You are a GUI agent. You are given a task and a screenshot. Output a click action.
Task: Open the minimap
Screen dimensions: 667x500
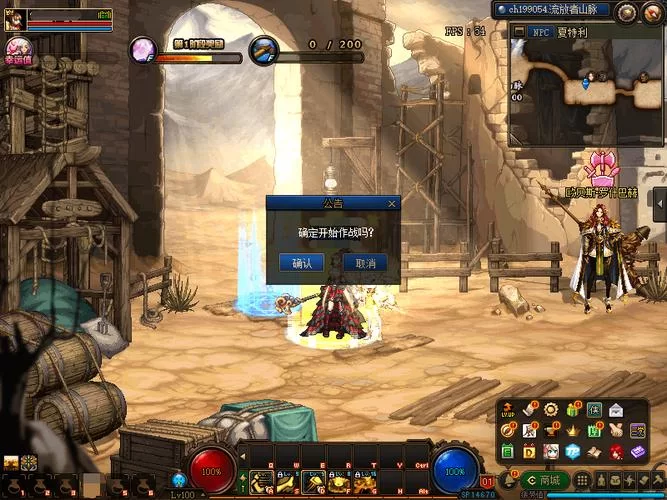(x=585, y=86)
